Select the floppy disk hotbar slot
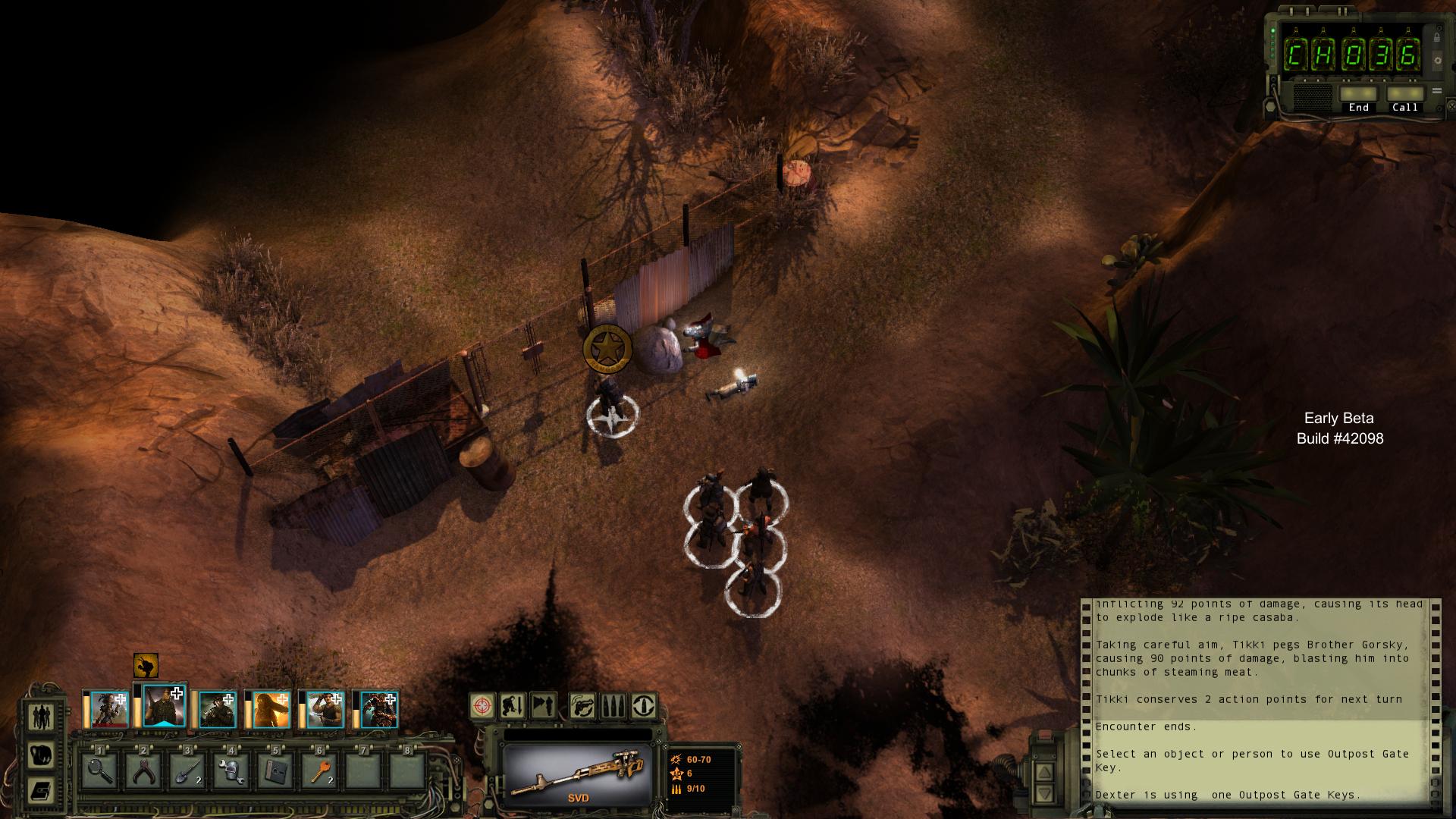1456x819 pixels. [x=276, y=771]
